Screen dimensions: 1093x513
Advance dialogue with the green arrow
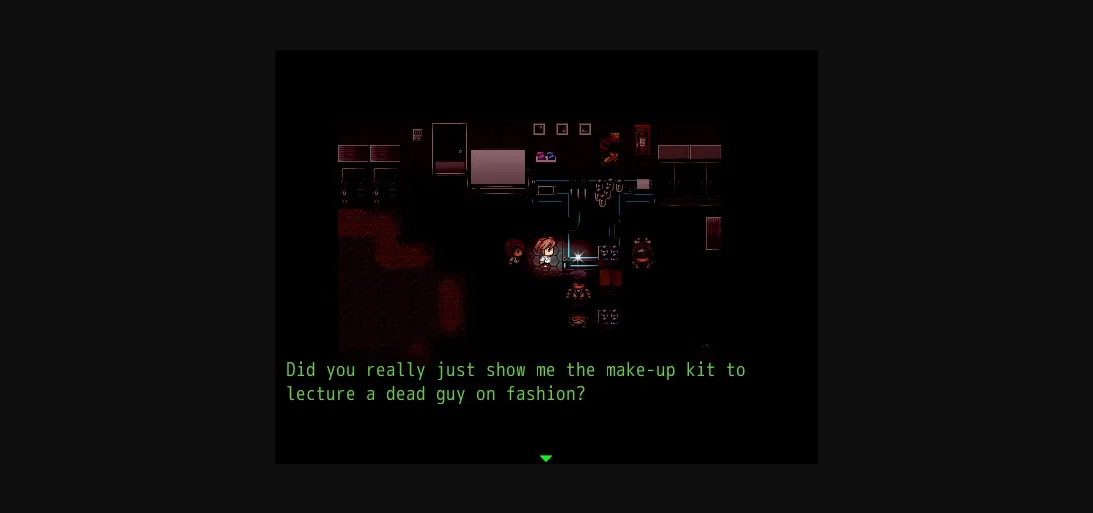click(x=546, y=458)
